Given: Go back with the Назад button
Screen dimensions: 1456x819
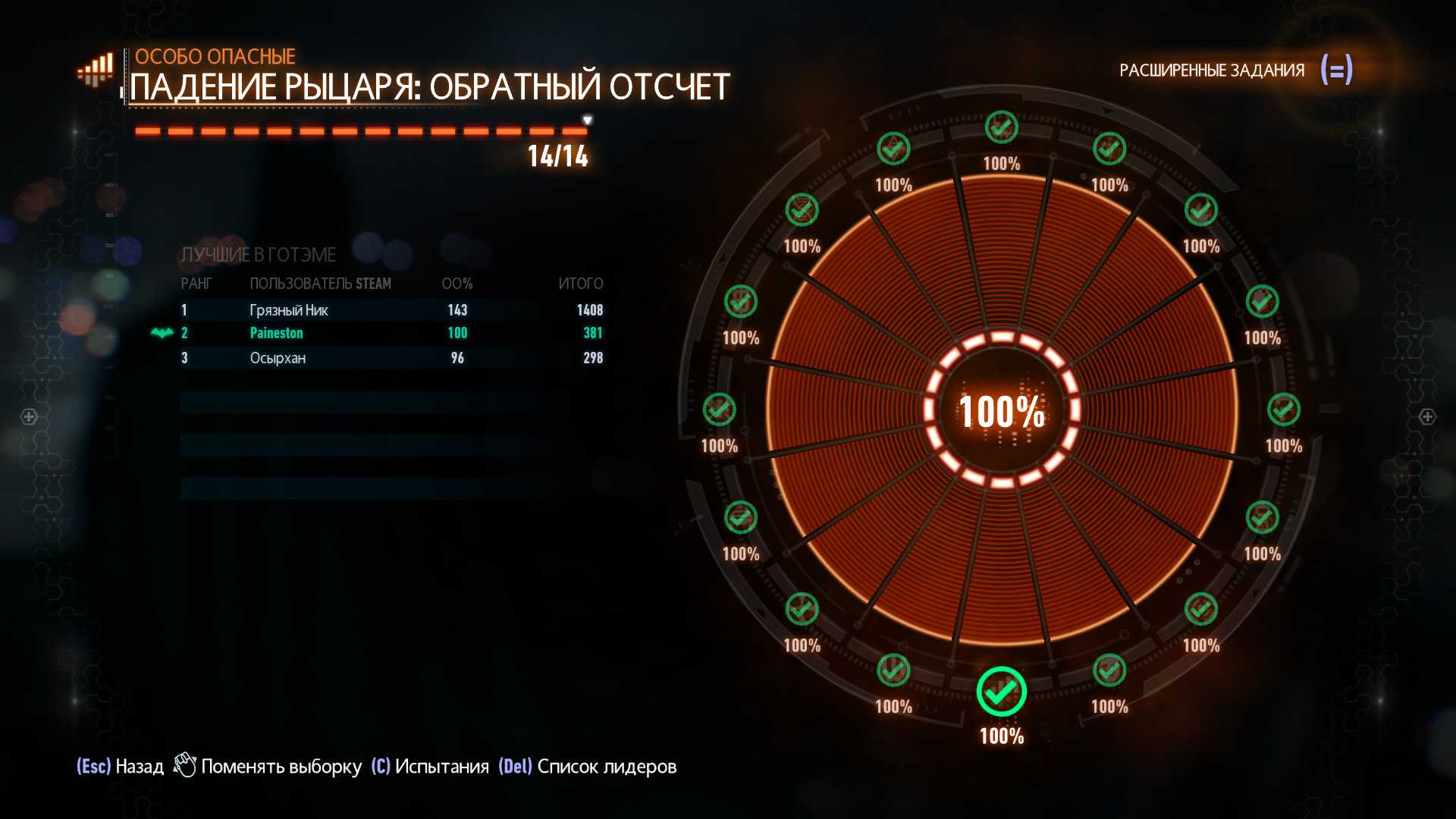Looking at the screenshot, I should point(121,767).
